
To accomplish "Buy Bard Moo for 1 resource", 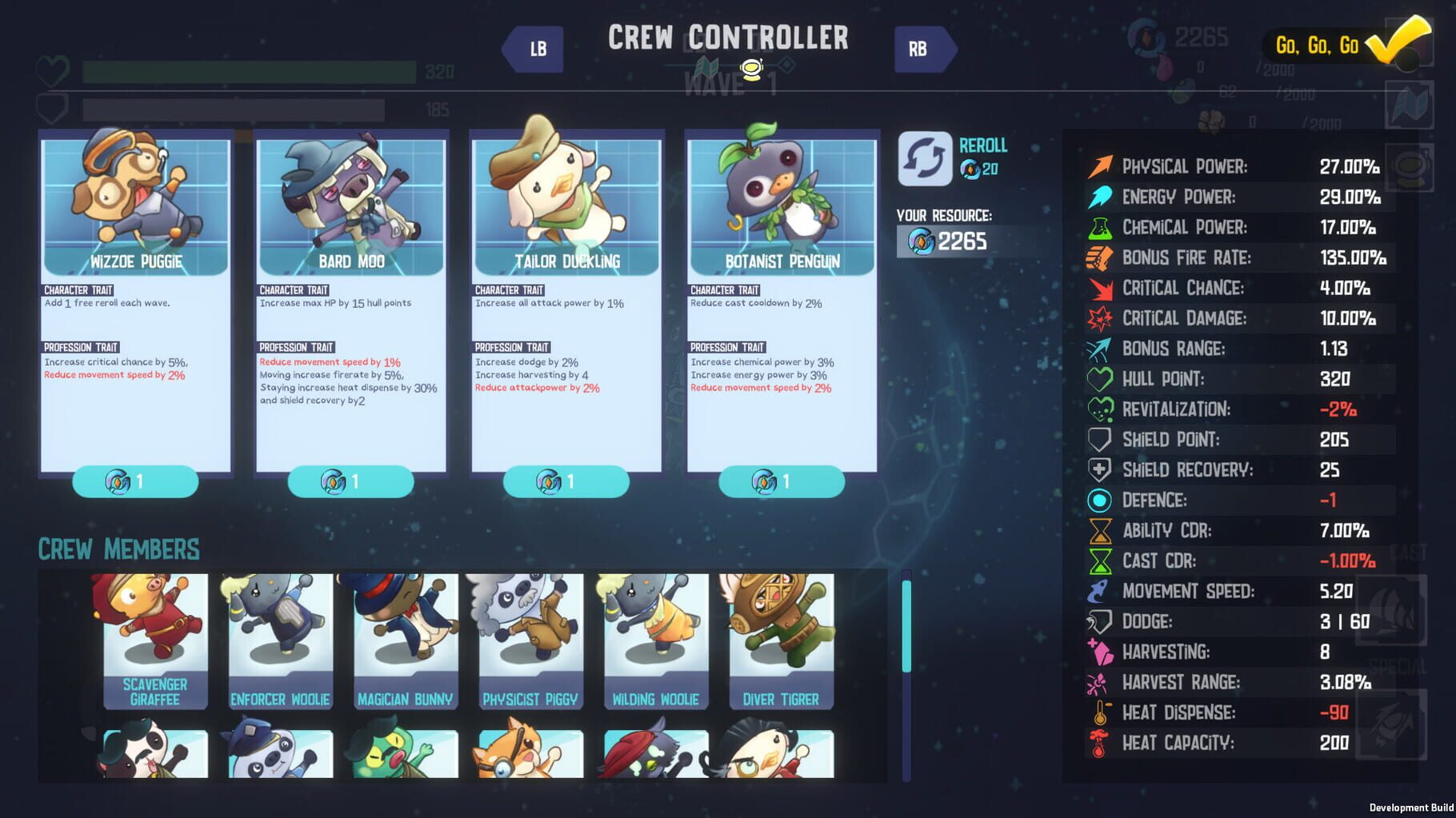I will 350,481.
